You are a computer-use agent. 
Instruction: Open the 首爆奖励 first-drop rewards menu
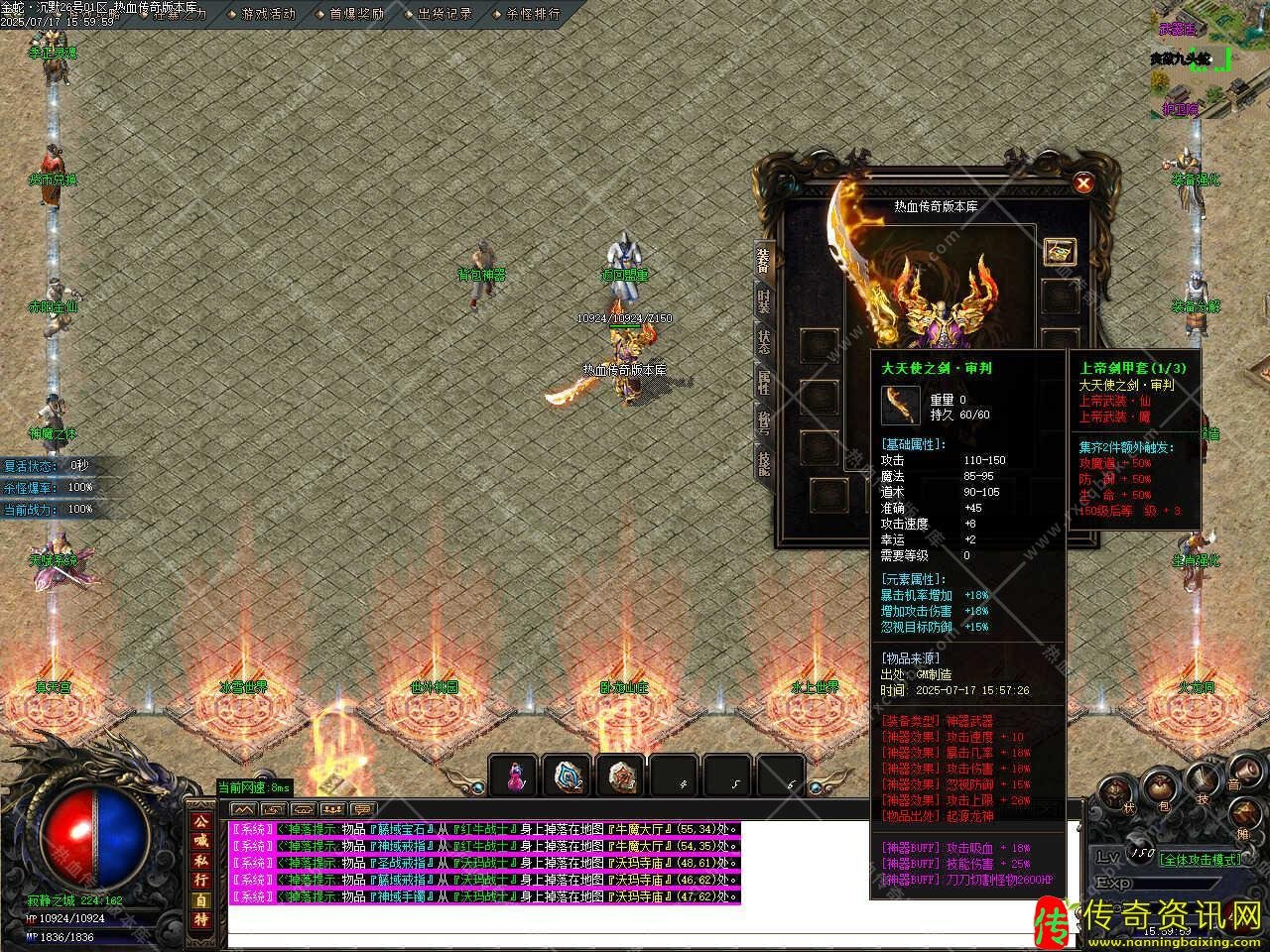[356, 14]
